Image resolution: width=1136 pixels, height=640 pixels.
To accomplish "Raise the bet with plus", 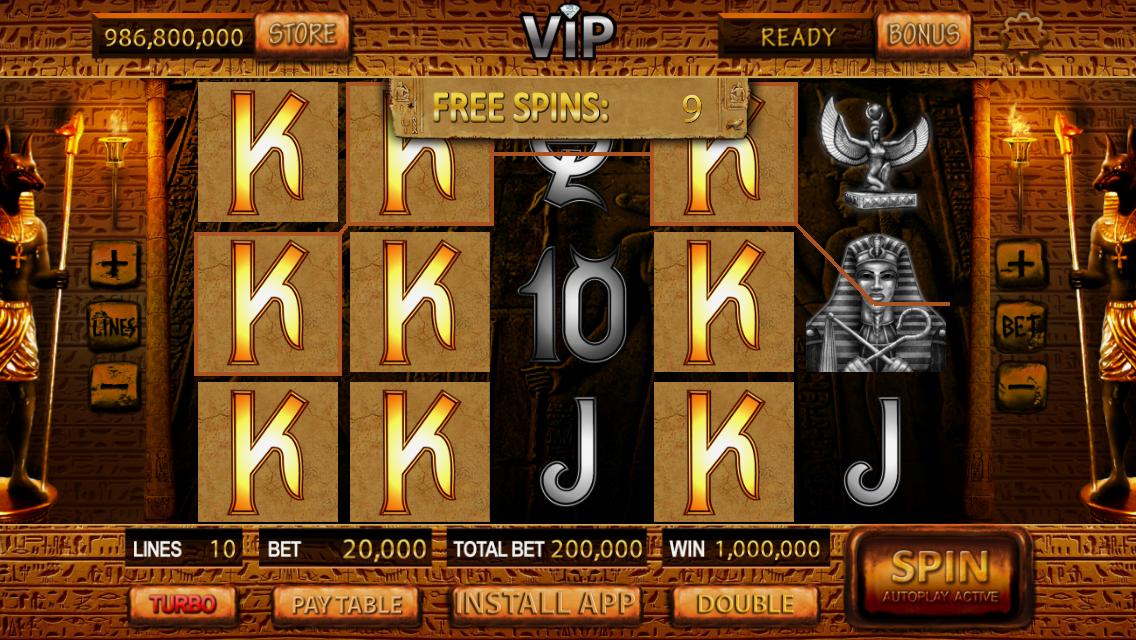I will coord(1021,266).
